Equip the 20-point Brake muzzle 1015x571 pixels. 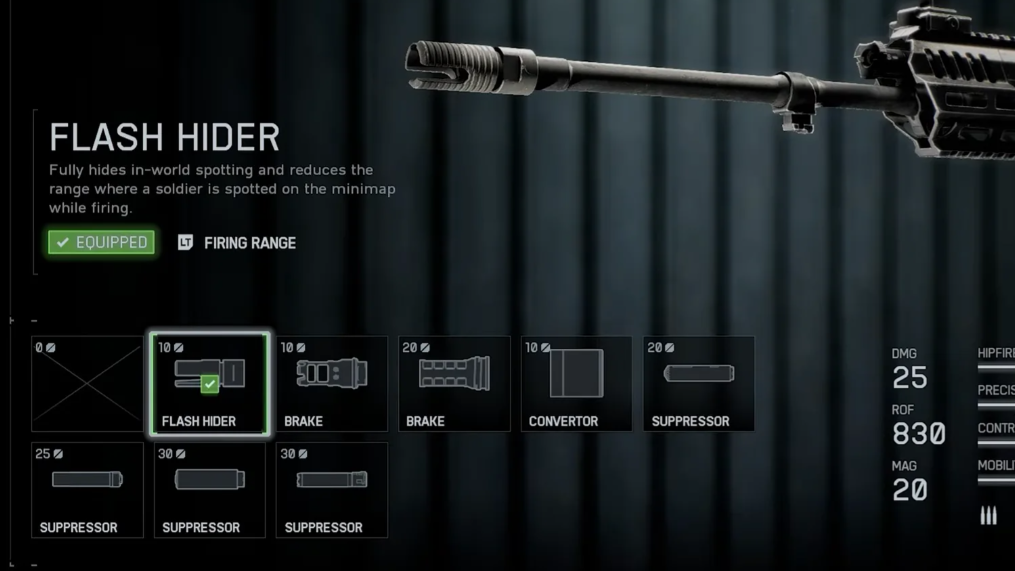click(454, 385)
